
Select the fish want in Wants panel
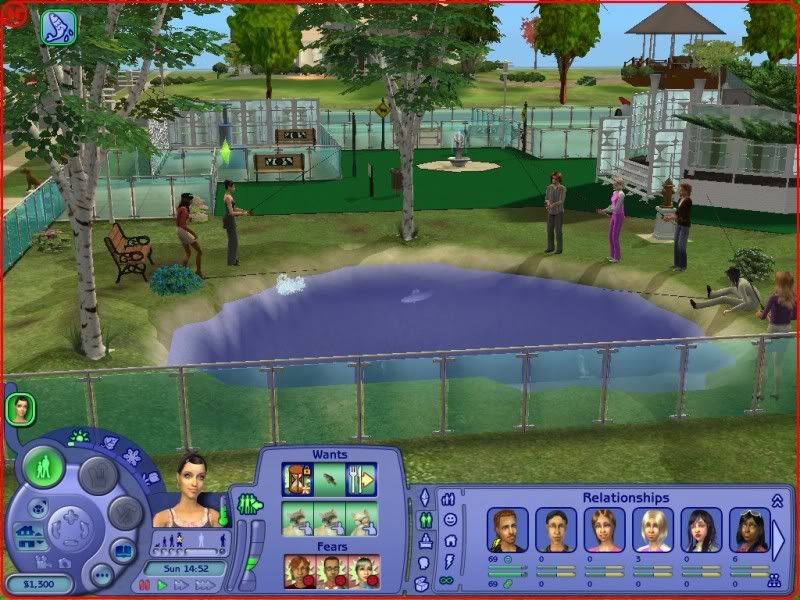coord(328,479)
